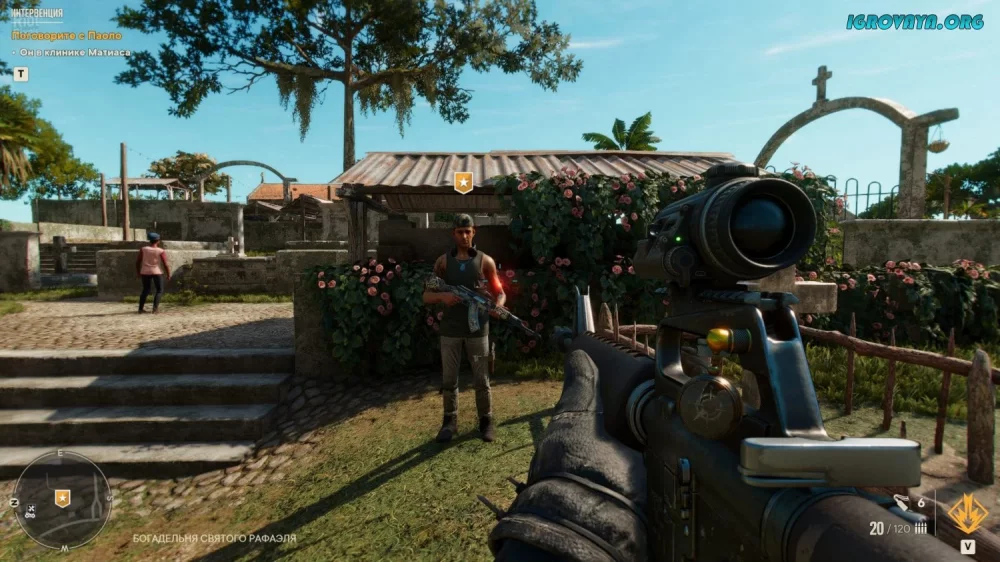Activate the orange Supremo ability icon
This screenshot has height=562, width=1000.
967,514
